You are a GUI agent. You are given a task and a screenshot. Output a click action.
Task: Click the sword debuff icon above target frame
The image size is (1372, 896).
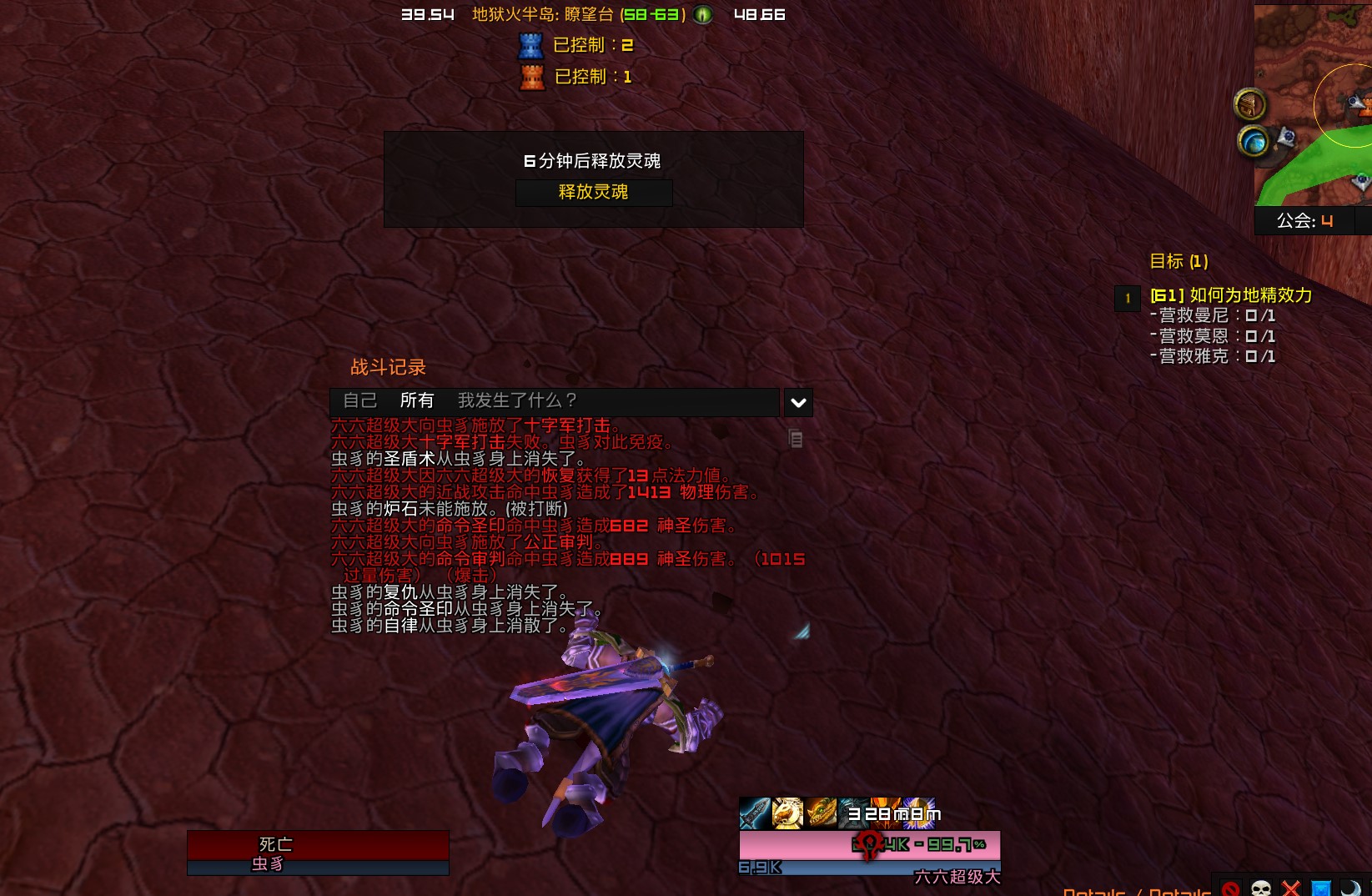tap(753, 813)
